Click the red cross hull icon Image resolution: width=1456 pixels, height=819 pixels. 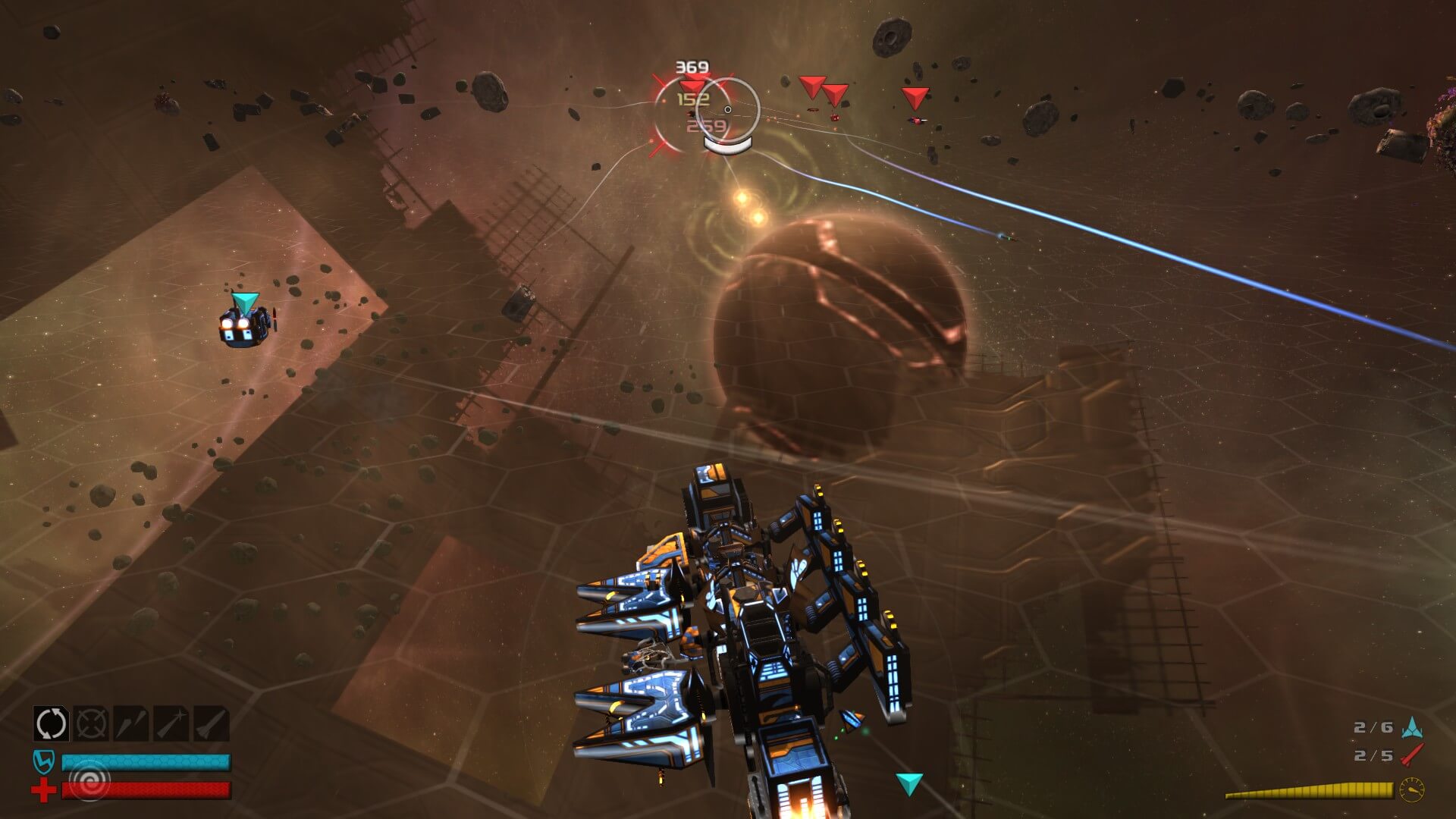[x=43, y=791]
